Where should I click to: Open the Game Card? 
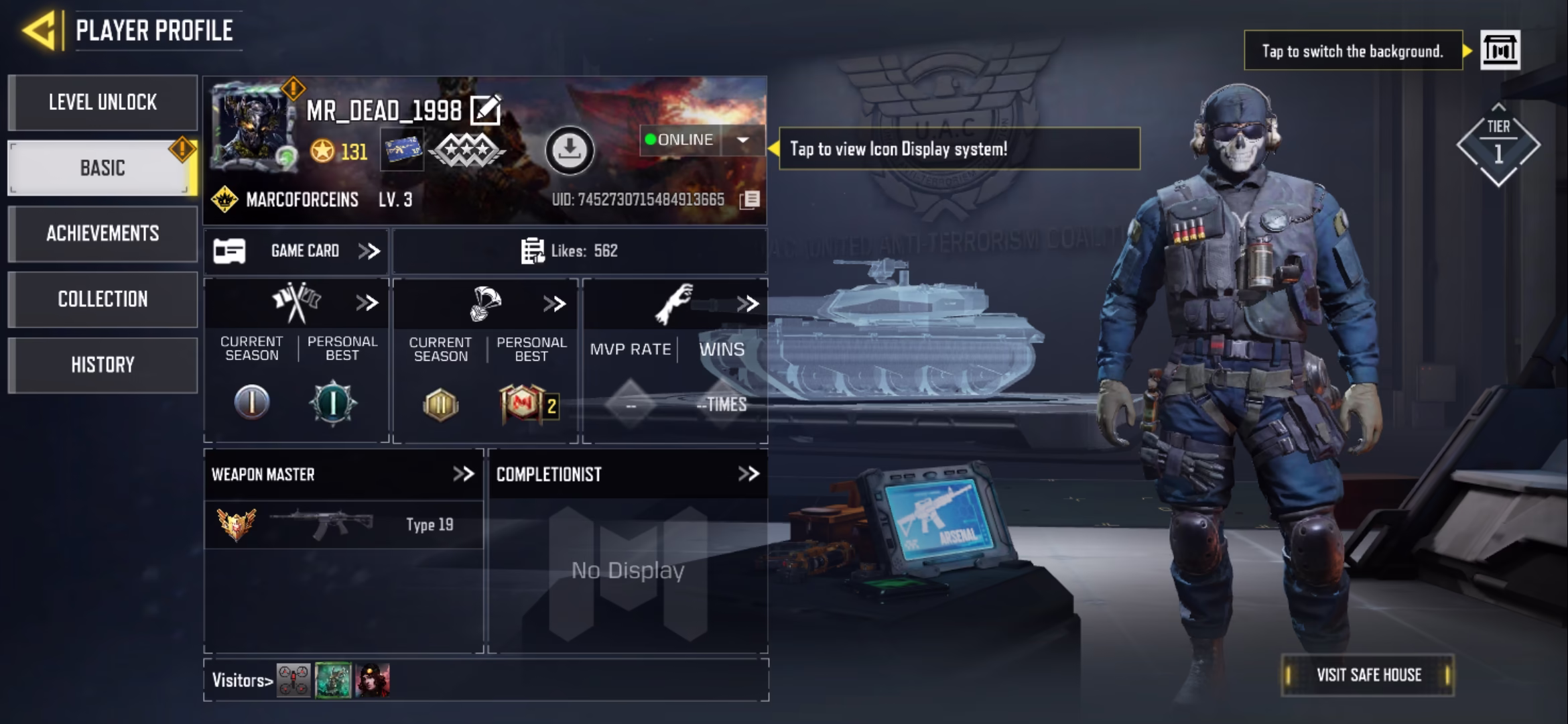(296, 251)
